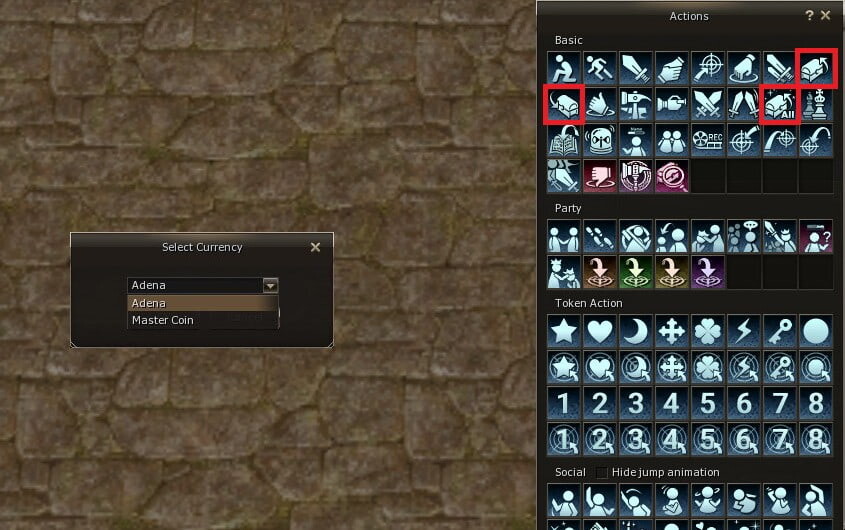The width and height of the screenshot is (845, 530).
Task: Toggle the Hide jump animation checkbox
Action: (x=602, y=472)
